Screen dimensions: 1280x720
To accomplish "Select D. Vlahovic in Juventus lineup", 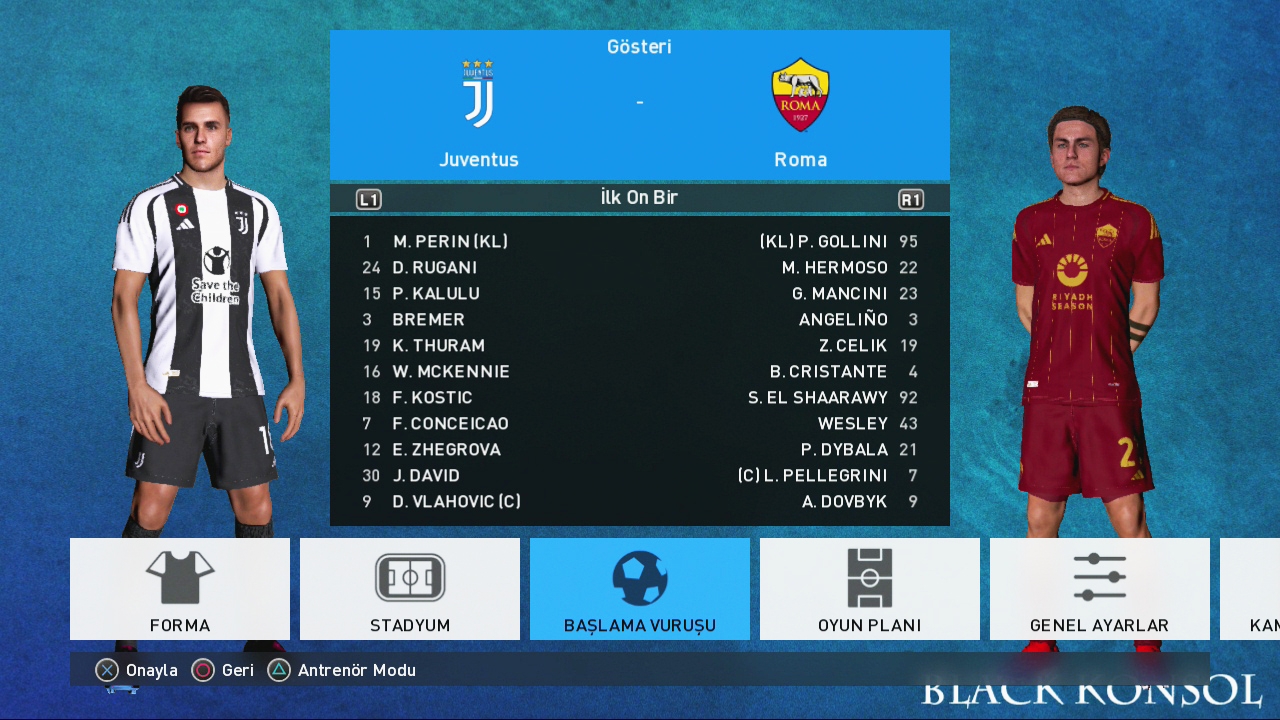I will [x=456, y=501].
